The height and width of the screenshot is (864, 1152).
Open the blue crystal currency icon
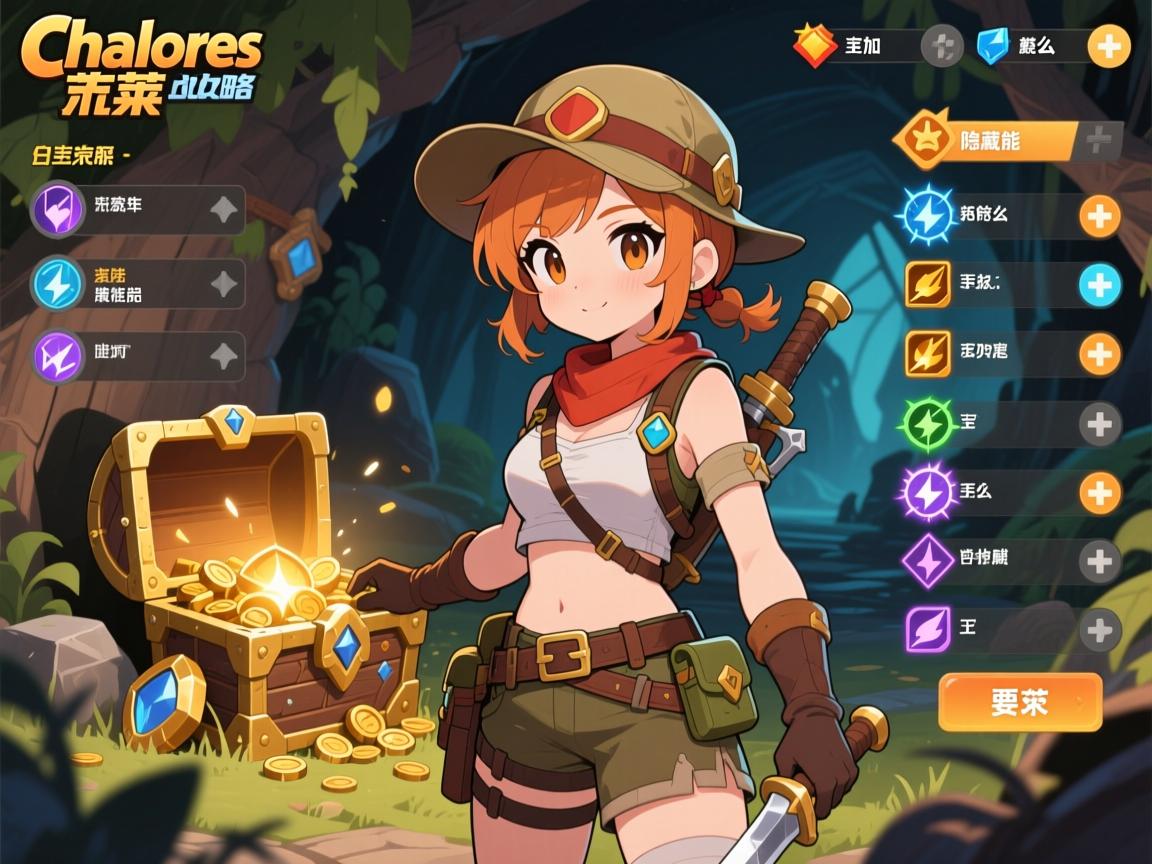[x=992, y=46]
